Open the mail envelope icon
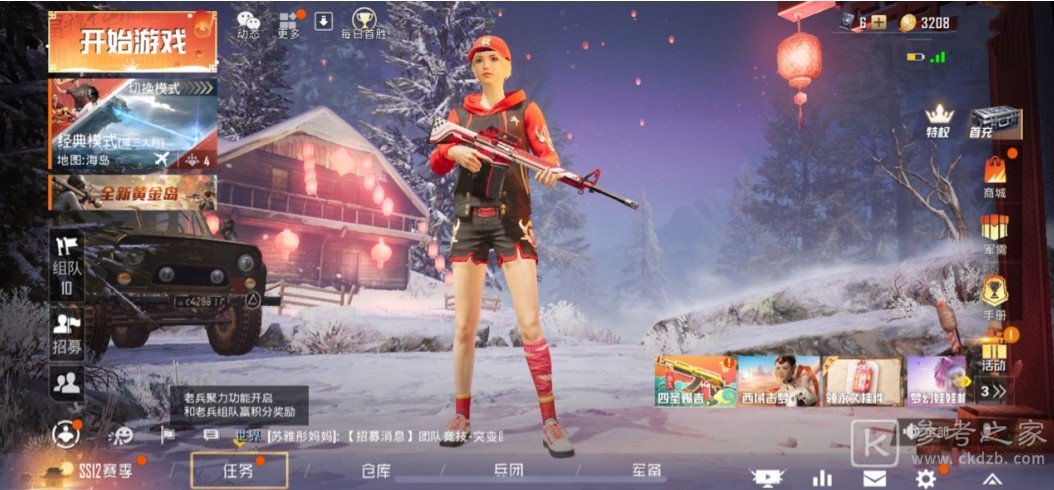This screenshot has width=1054, height=490. pos(875,478)
